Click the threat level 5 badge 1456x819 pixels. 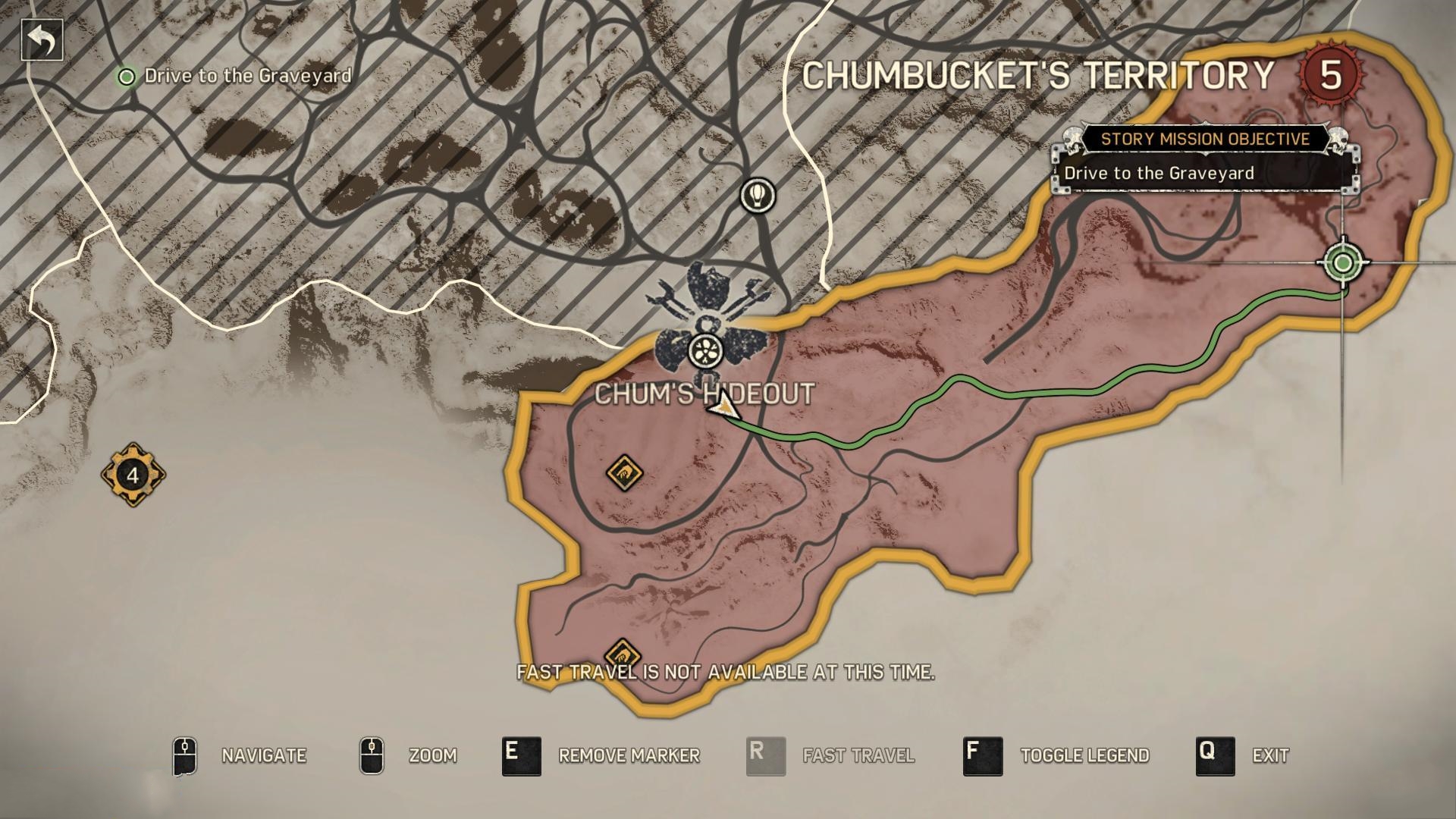1331,75
